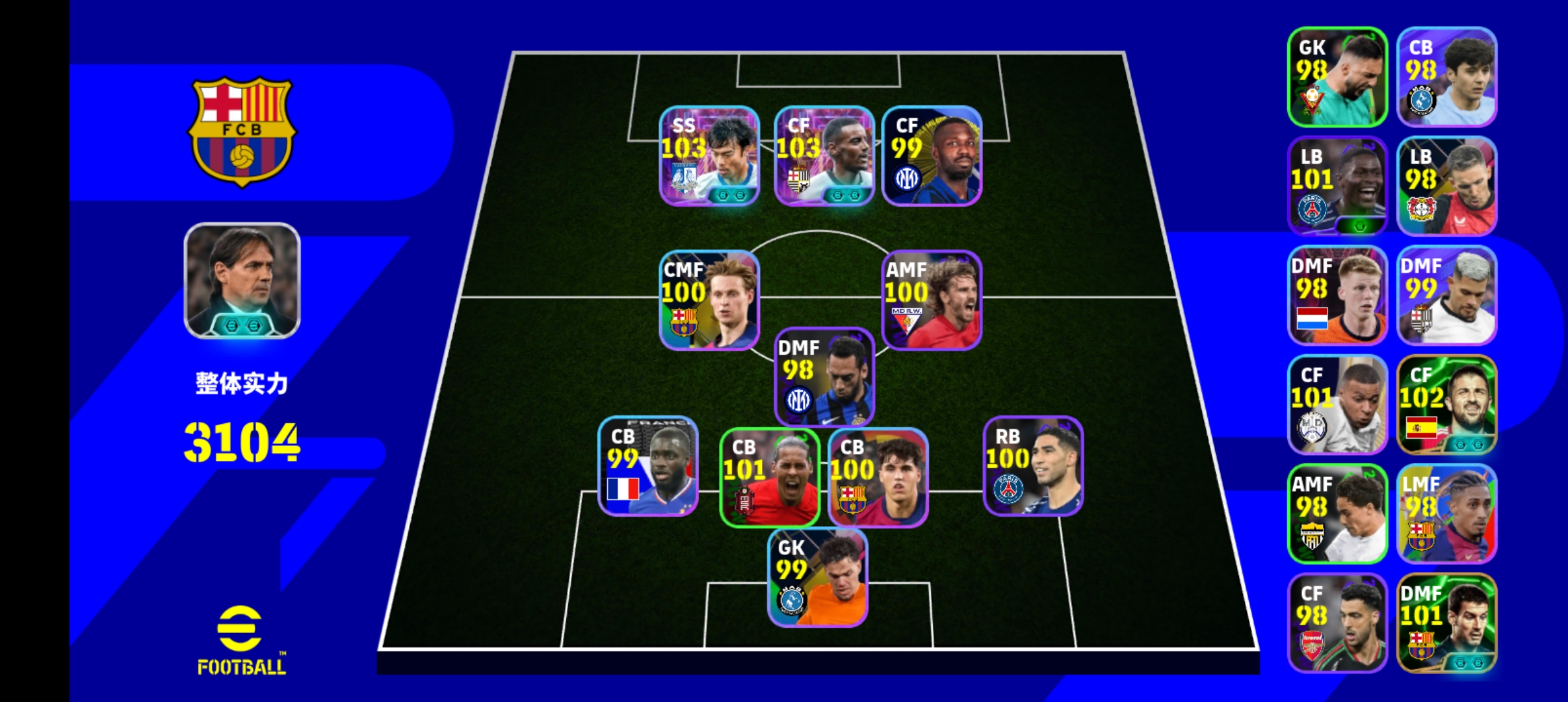1568x702 pixels.
Task: Choose the substitute LMF 98 card
Action: pyautogui.click(x=1446, y=513)
